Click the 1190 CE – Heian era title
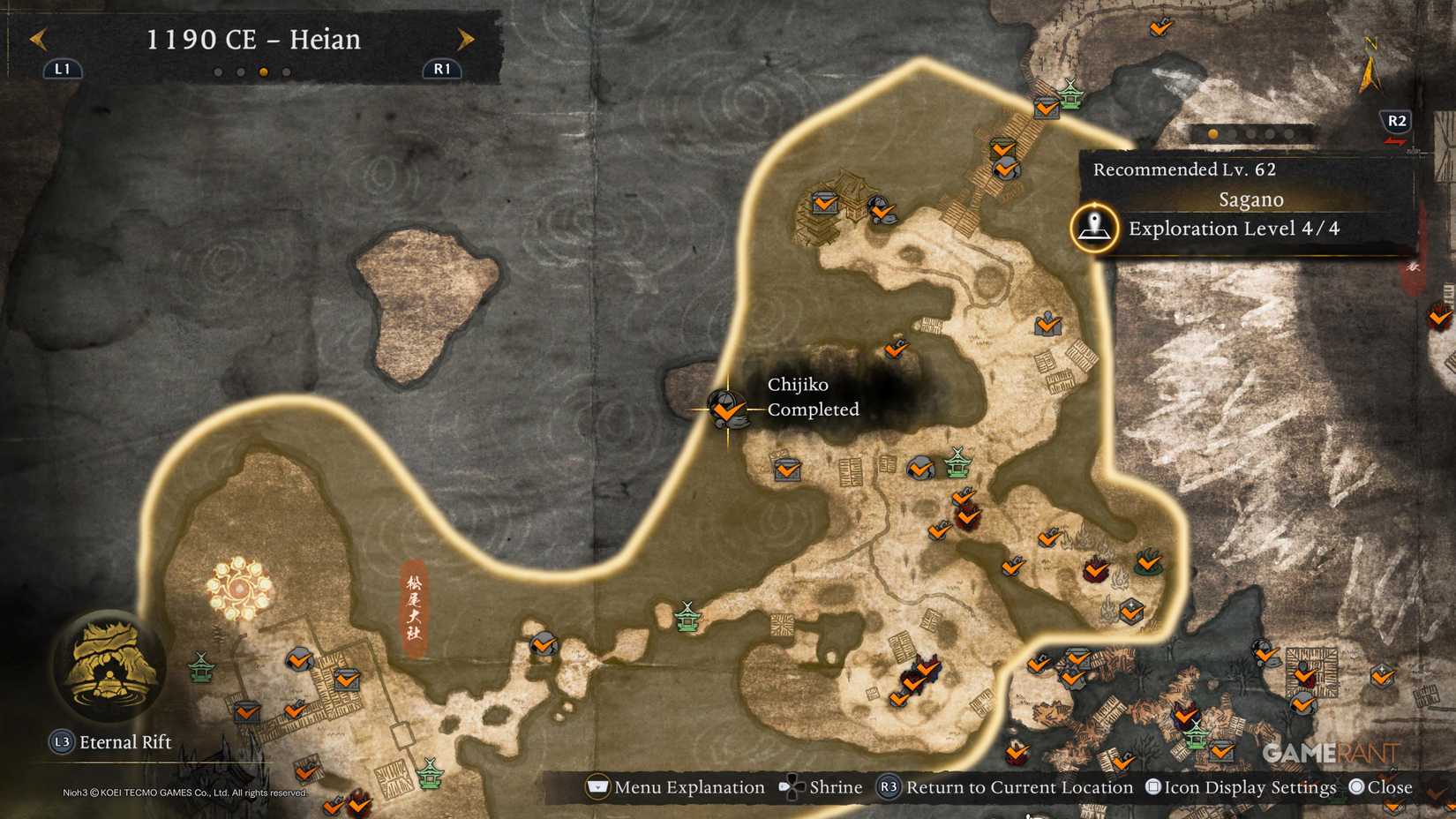The width and height of the screenshot is (1456, 819). tap(254, 40)
